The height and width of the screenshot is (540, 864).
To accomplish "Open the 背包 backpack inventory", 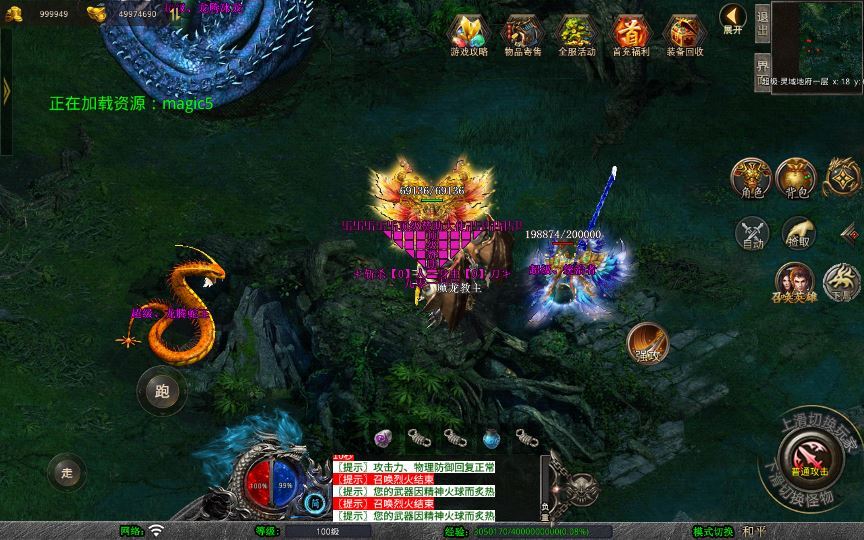I will (797, 176).
